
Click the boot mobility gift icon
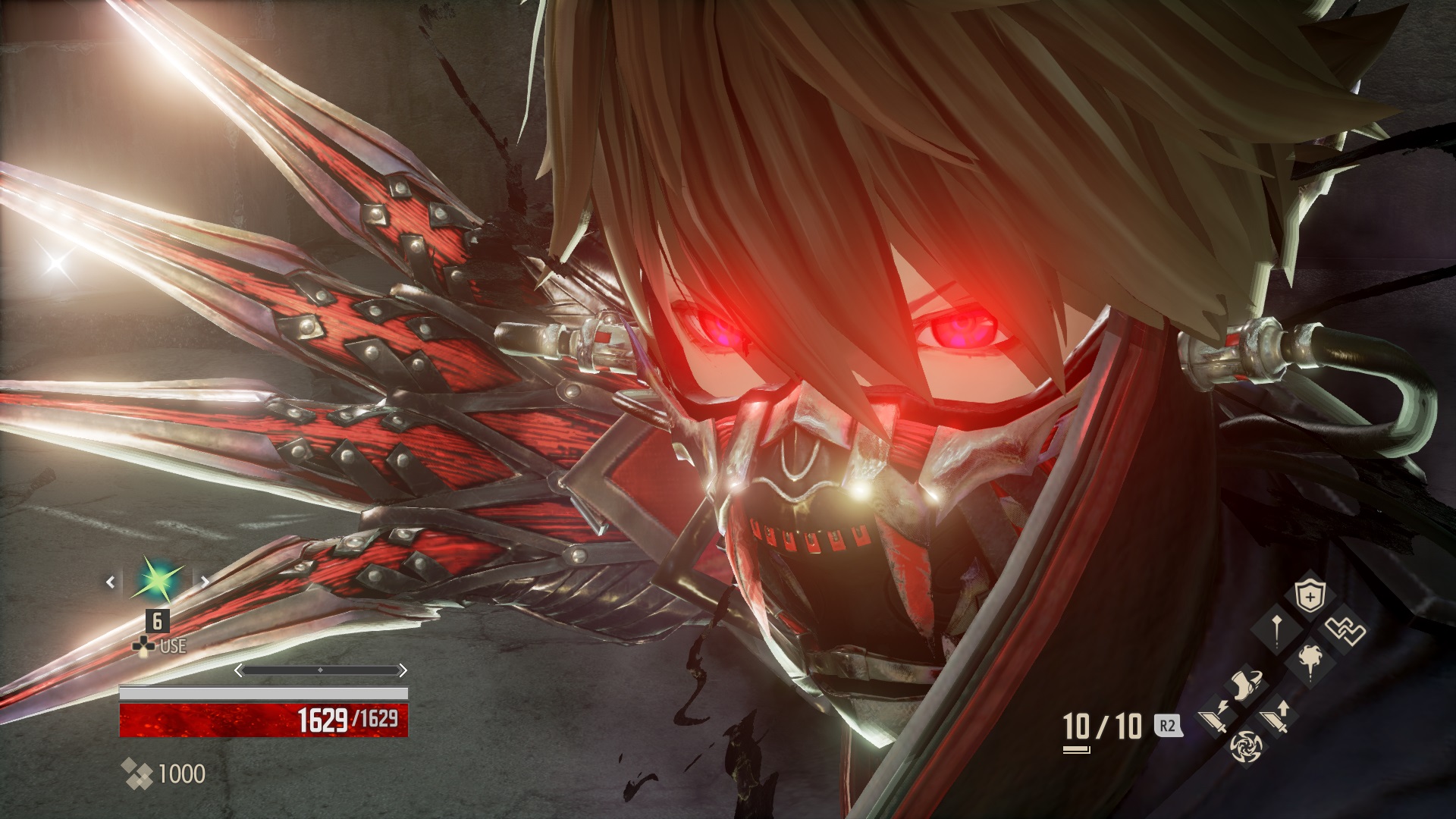point(1247,685)
